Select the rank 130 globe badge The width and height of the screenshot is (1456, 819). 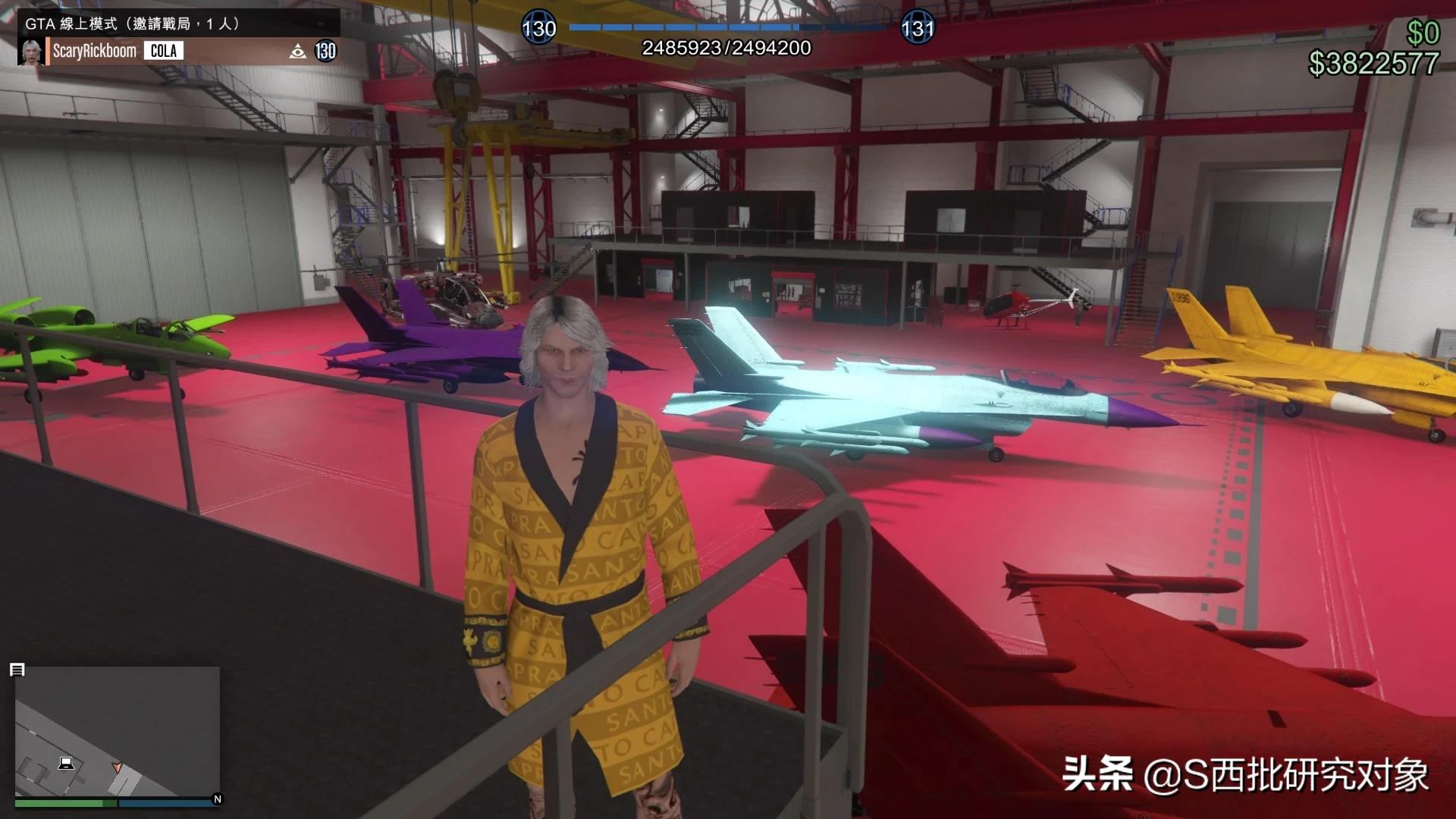tap(540, 27)
